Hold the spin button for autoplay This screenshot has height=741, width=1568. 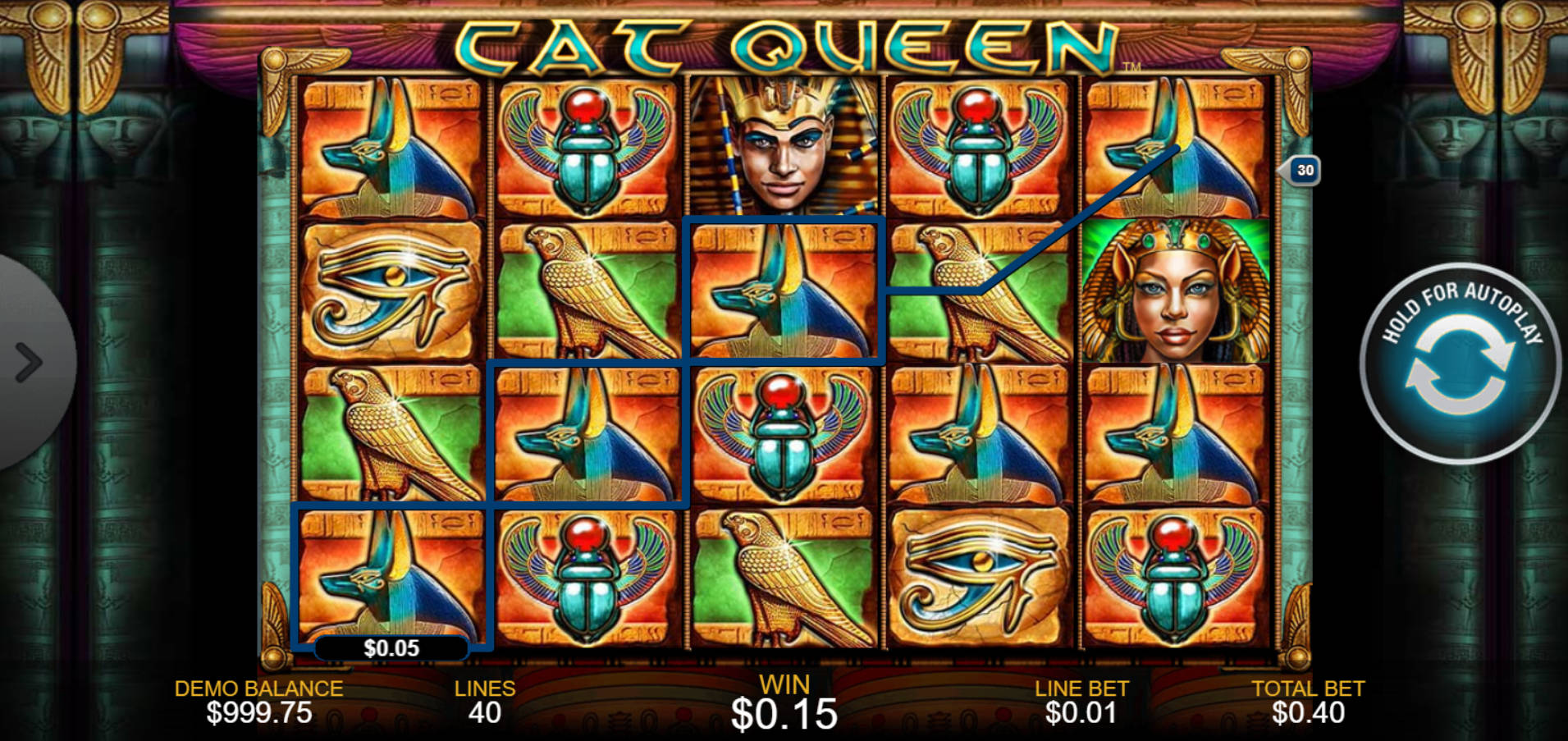(1465, 369)
